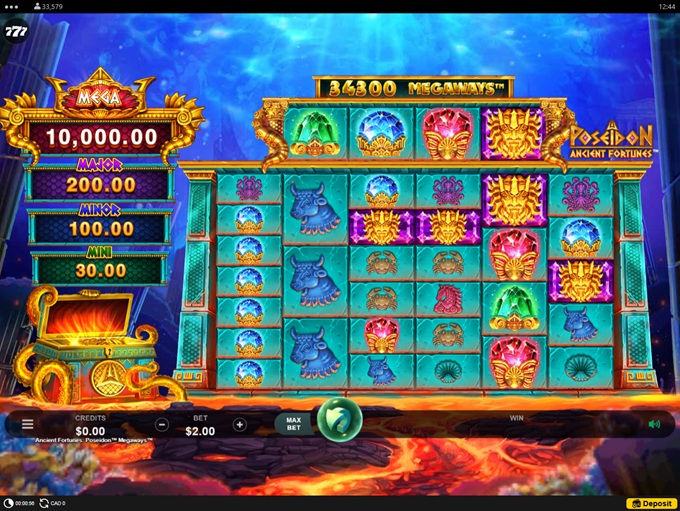Spin the reels with the green button
The height and width of the screenshot is (511, 680).
(337, 420)
